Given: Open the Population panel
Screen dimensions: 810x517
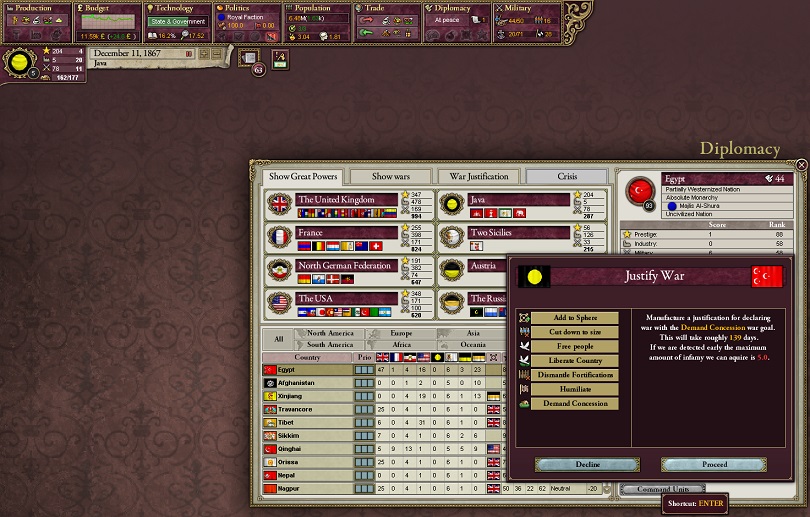Looking at the screenshot, I should click(x=318, y=22).
